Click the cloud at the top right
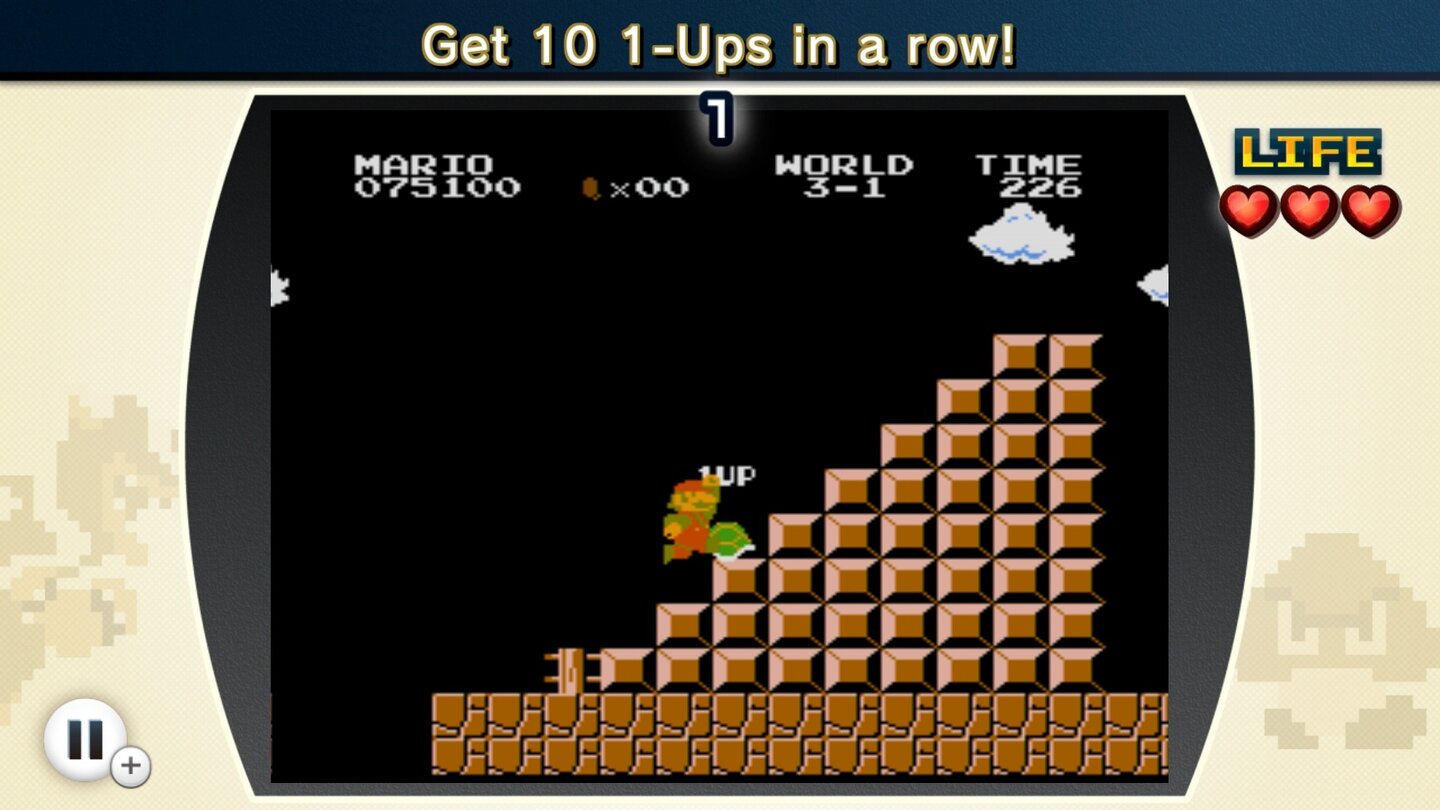The width and height of the screenshot is (1440, 810). (1022, 232)
